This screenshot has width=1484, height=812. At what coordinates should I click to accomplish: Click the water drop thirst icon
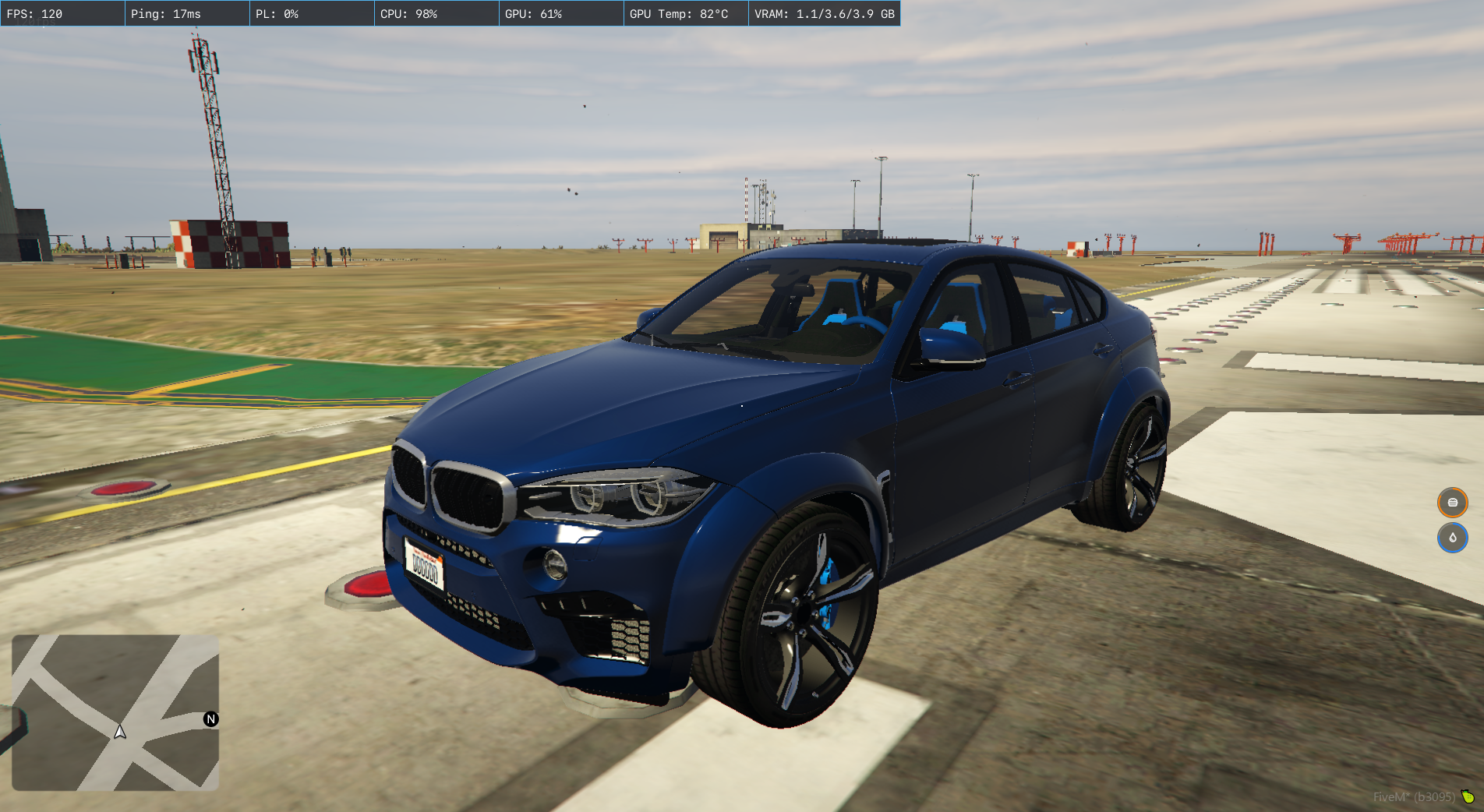point(1452,538)
